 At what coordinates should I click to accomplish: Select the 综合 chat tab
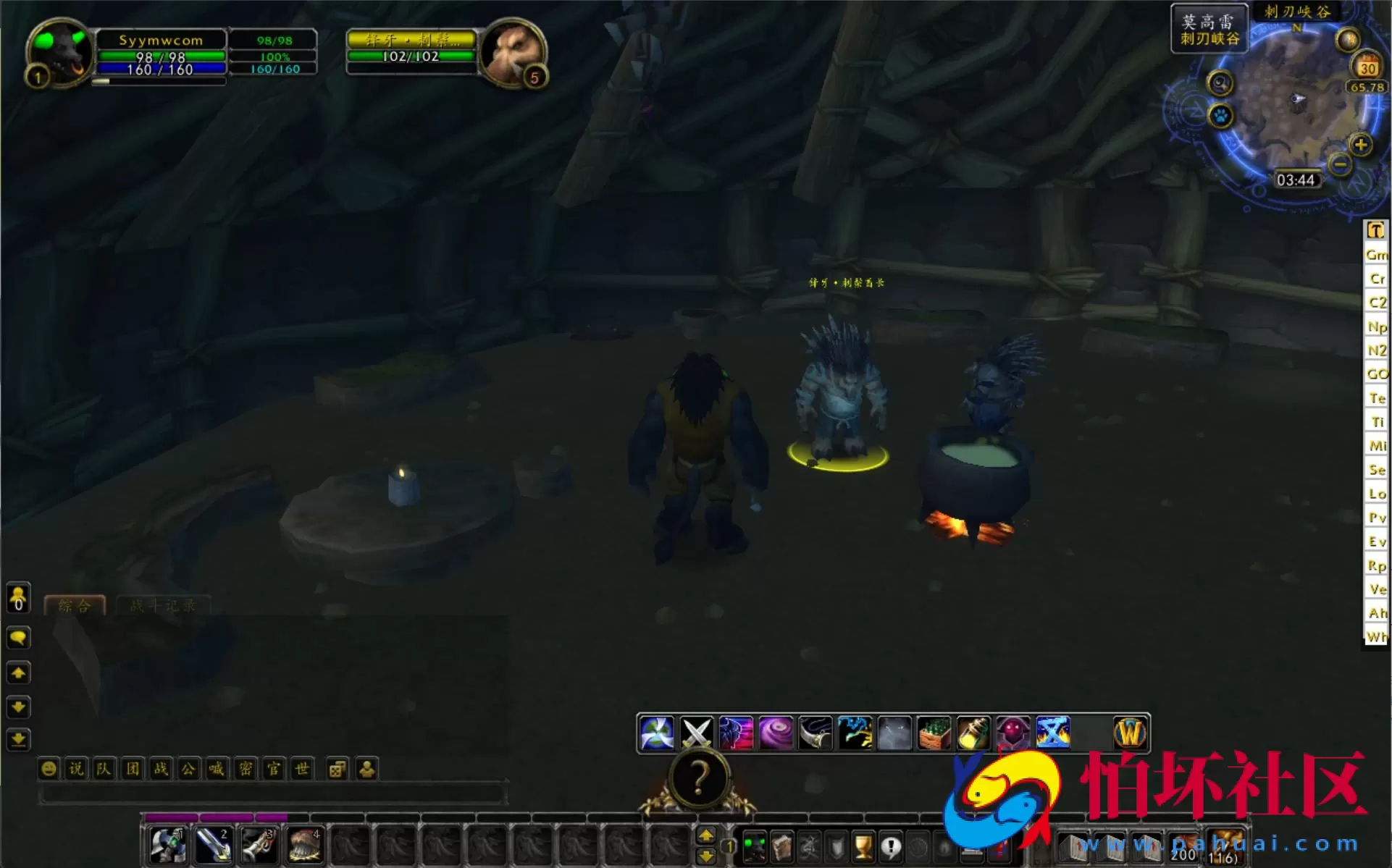(x=75, y=606)
